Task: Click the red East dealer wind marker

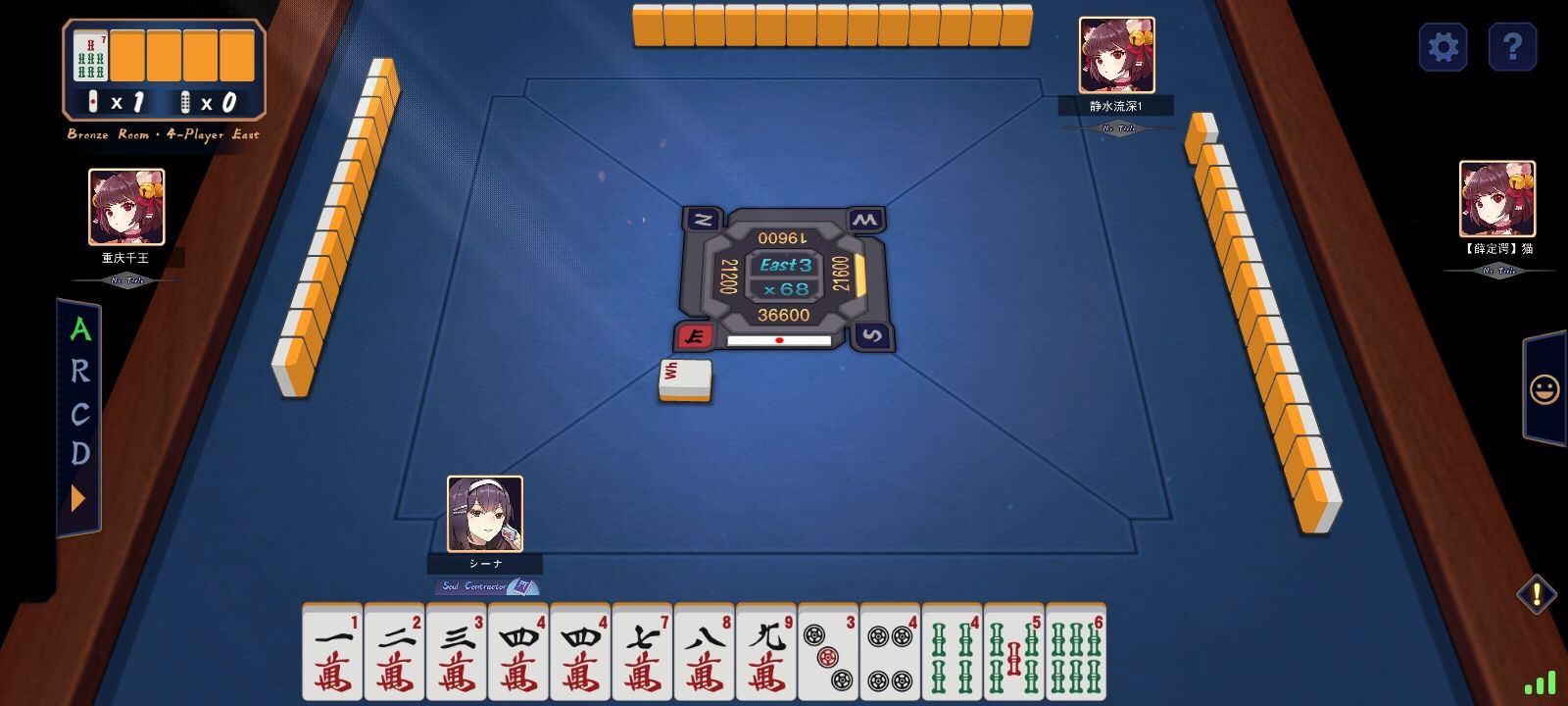Action: pyautogui.click(x=694, y=336)
